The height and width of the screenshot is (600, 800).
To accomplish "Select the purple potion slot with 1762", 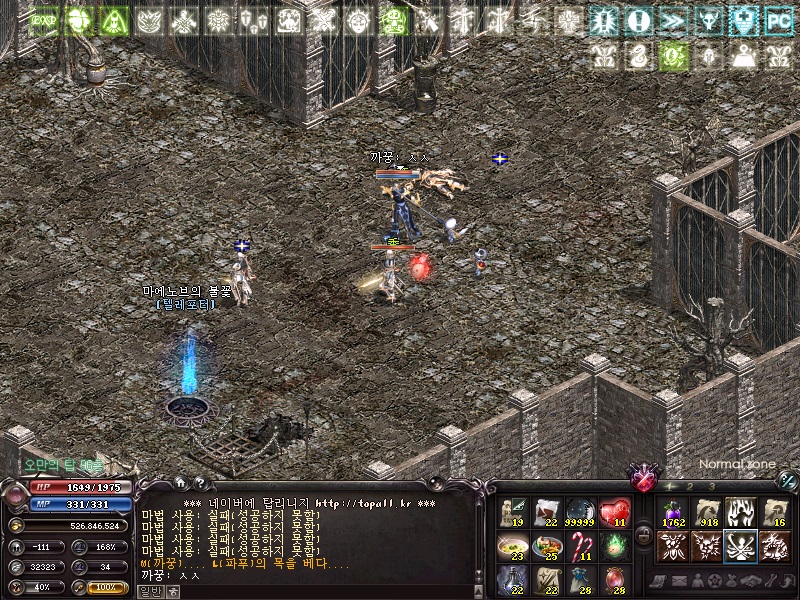I will click(x=672, y=513).
